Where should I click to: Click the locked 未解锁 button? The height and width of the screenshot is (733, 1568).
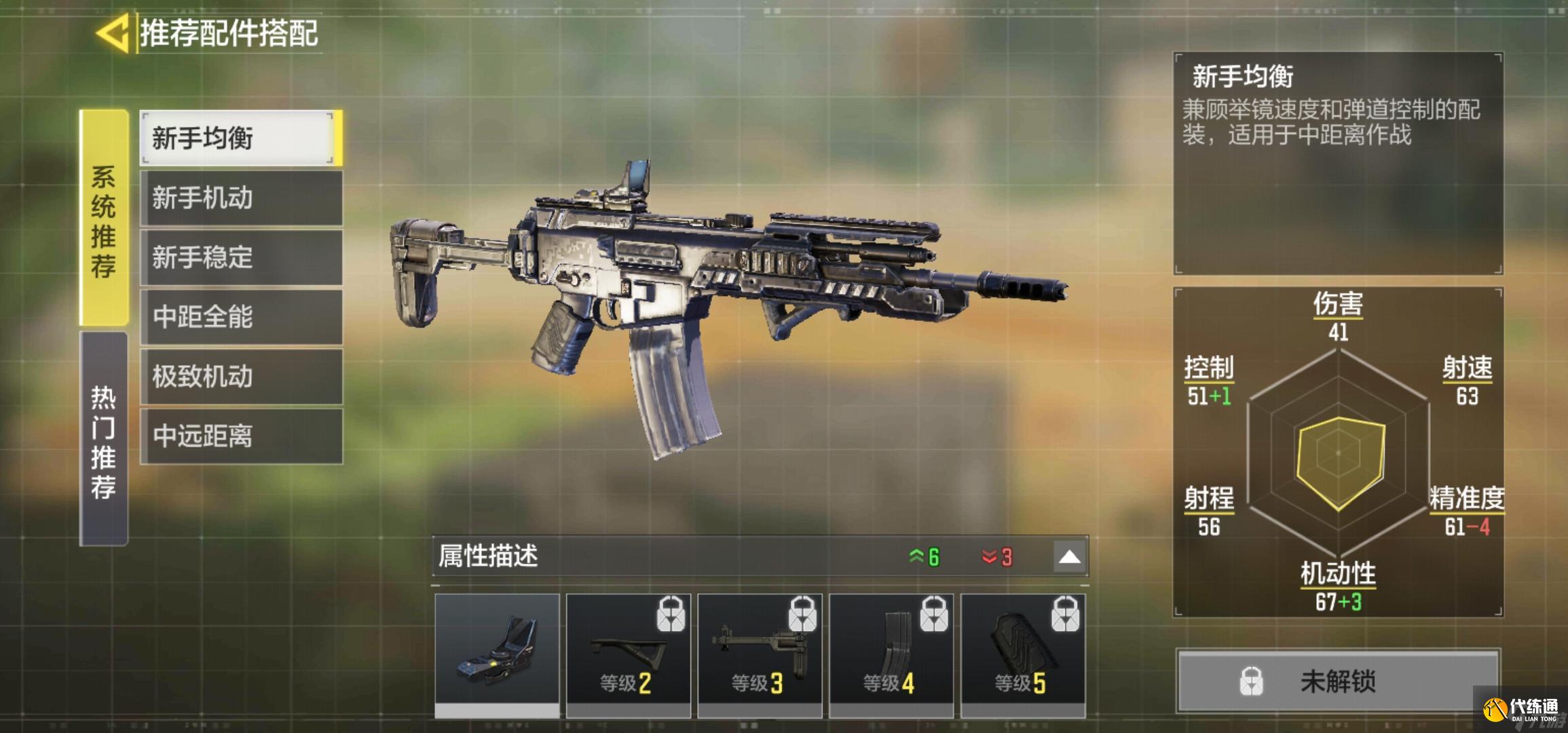point(1337,681)
